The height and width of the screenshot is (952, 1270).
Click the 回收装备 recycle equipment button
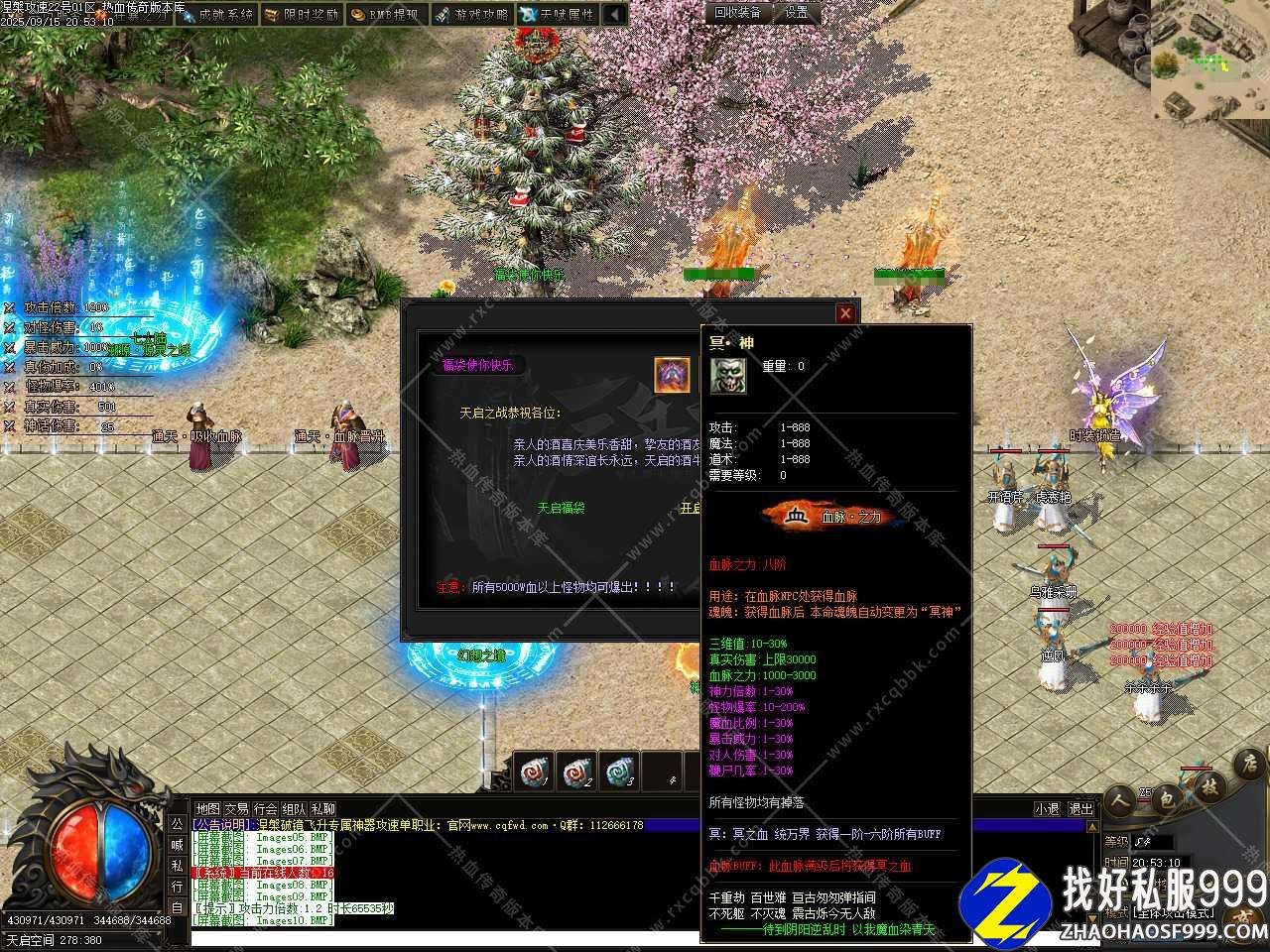click(x=738, y=12)
